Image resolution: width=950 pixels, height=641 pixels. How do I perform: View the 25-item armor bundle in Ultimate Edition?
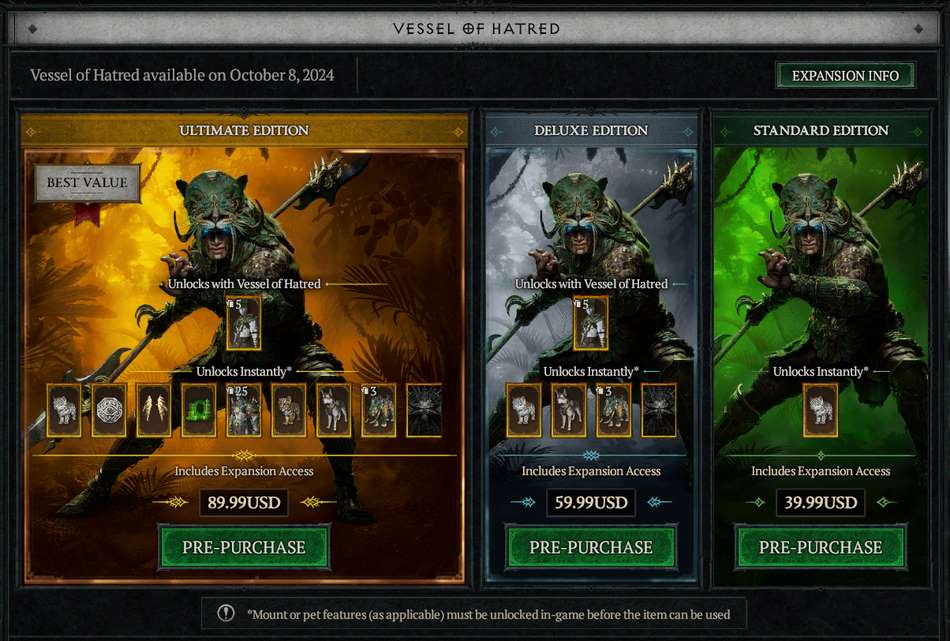click(244, 410)
